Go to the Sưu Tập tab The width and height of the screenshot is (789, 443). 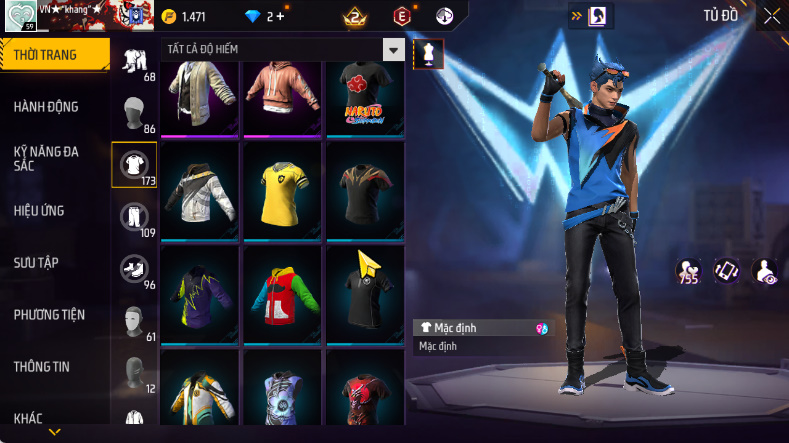[x=36, y=262]
